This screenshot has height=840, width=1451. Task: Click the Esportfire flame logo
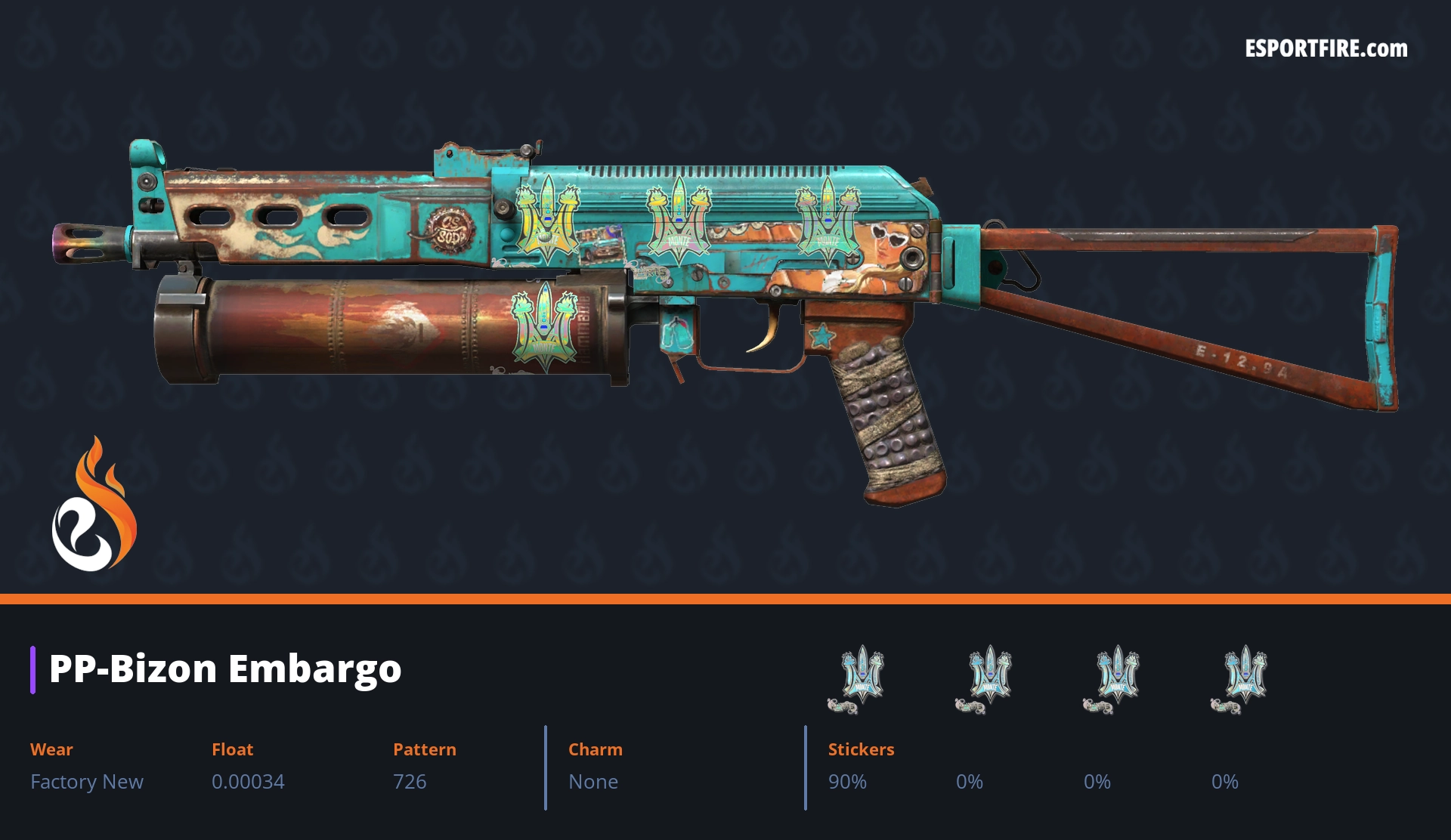coord(94,506)
